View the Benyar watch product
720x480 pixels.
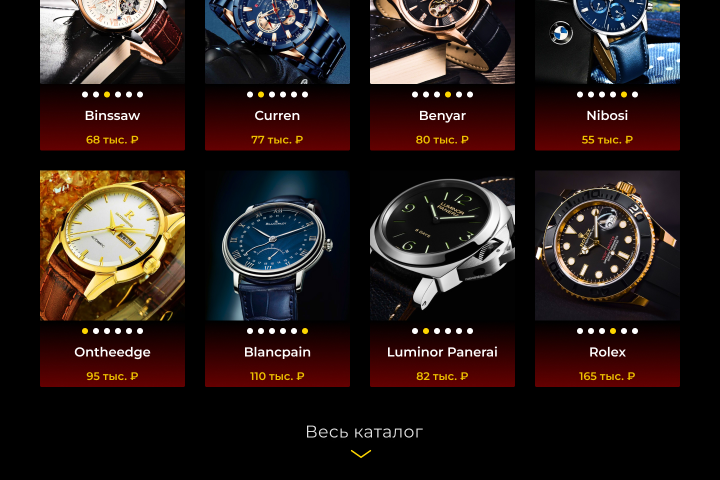[442, 115]
